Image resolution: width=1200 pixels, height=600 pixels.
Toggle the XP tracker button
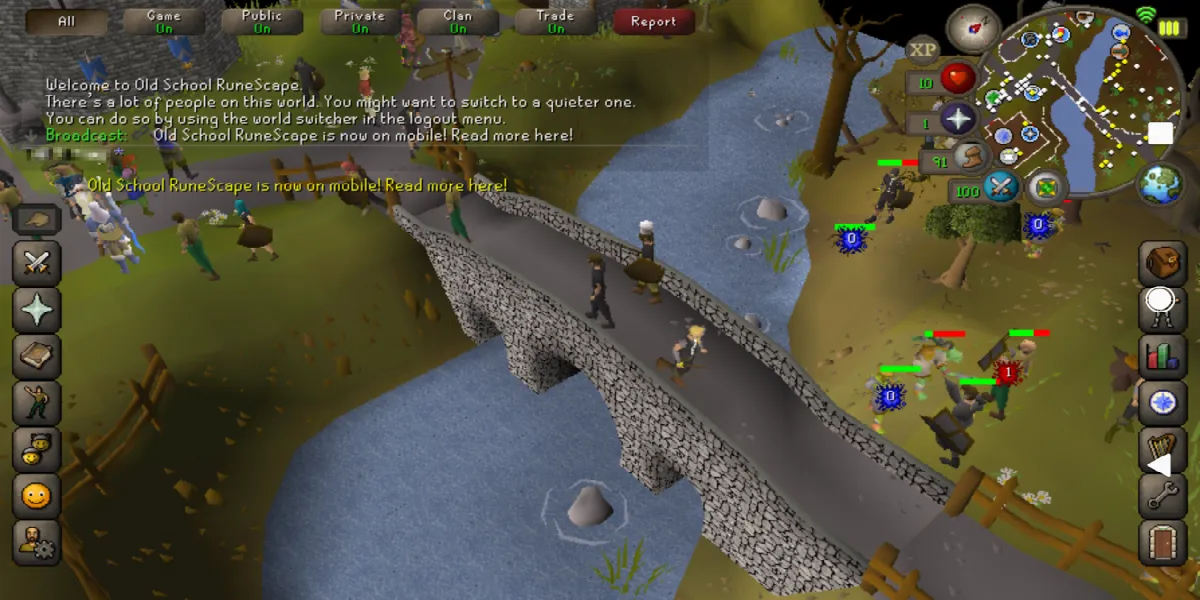tap(922, 49)
